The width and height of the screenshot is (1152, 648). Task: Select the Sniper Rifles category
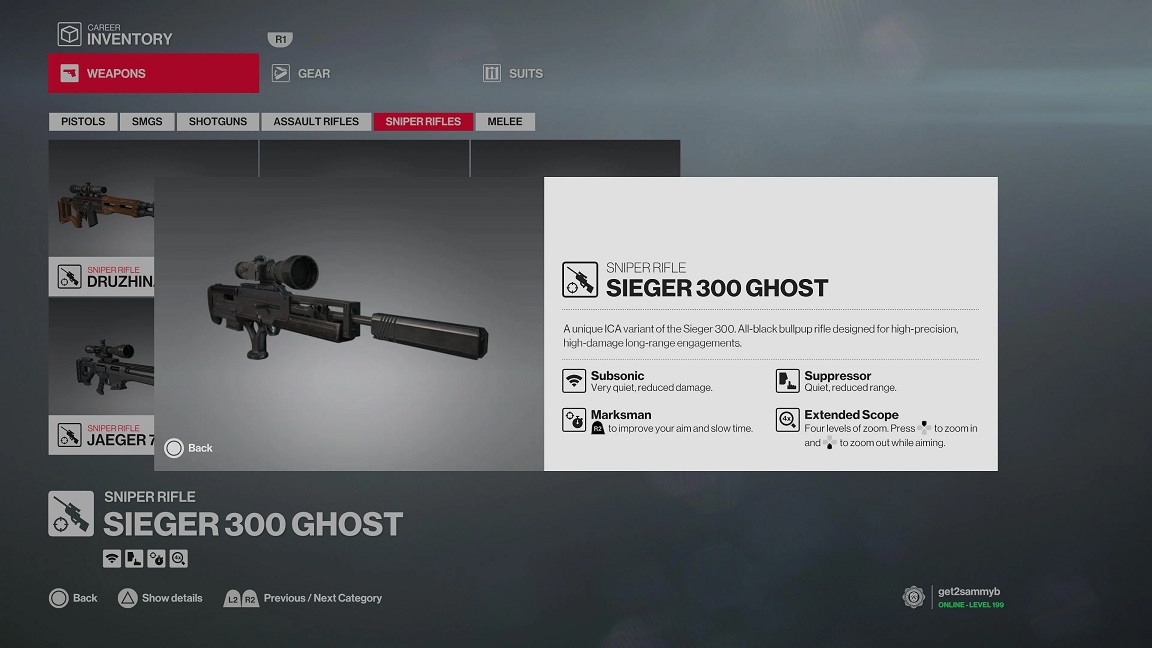pyautogui.click(x=423, y=121)
